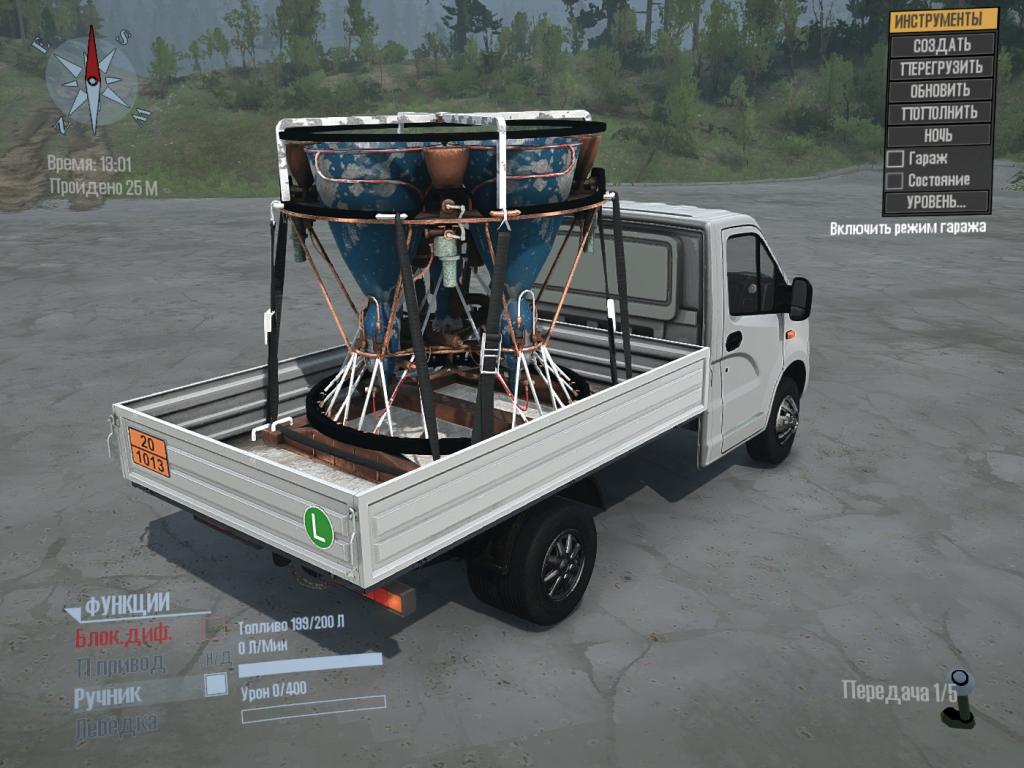This screenshot has width=1024, height=768.
Task: Toggle the Ручник handbrake checkbox
Action: pyautogui.click(x=215, y=685)
